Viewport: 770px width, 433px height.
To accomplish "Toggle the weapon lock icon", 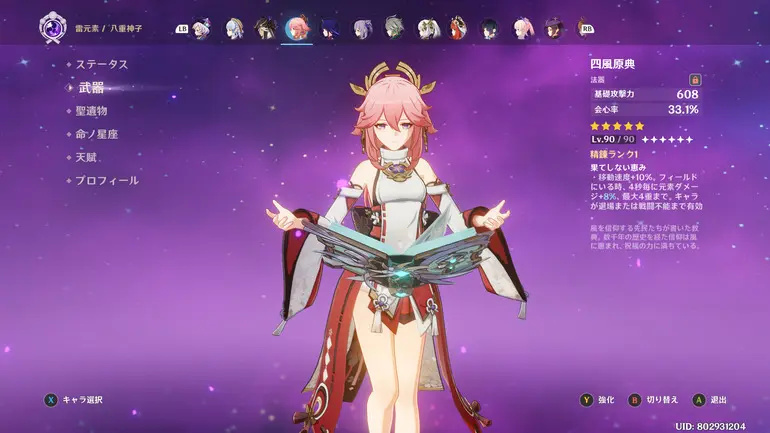I will click(694, 79).
